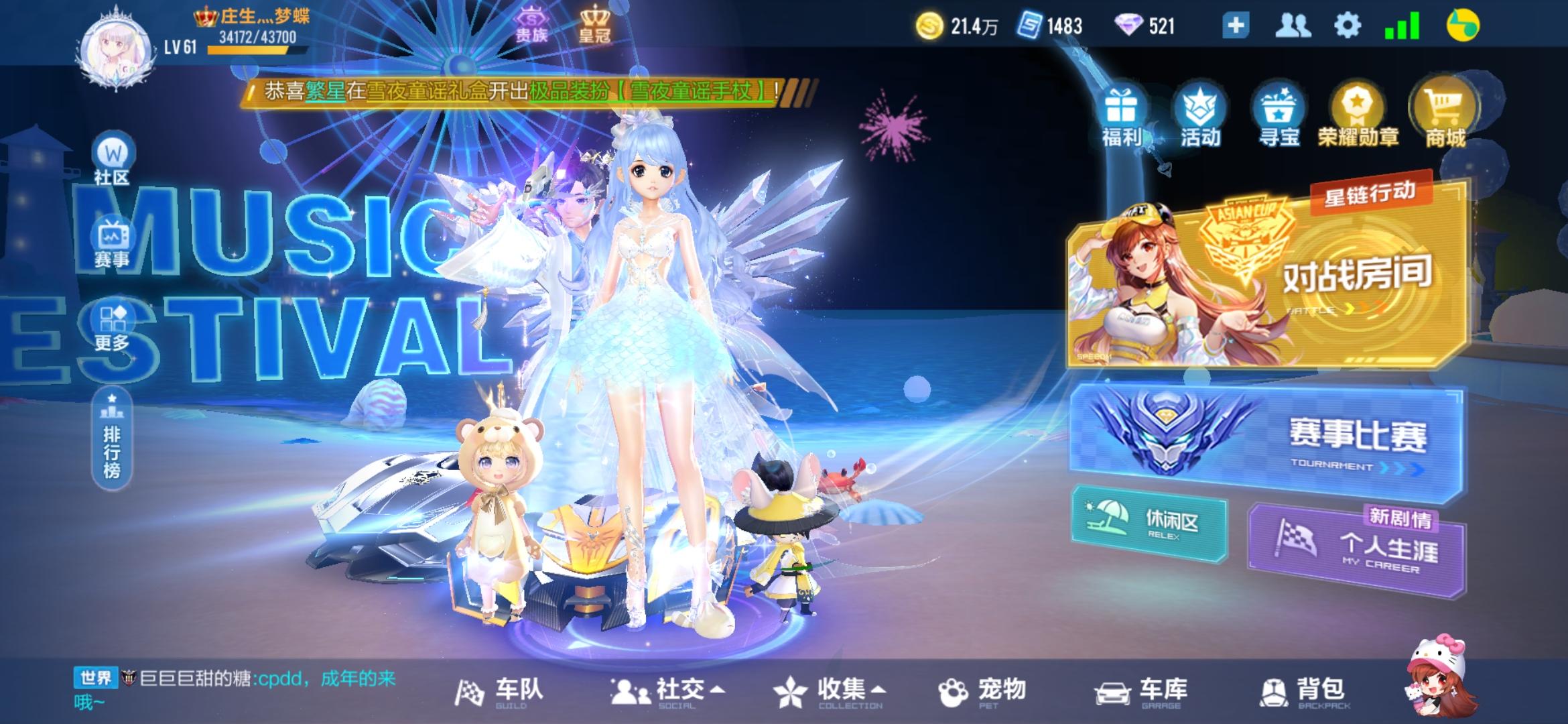
Task: Check the LV 61 experience progress bar
Action: [x=251, y=50]
